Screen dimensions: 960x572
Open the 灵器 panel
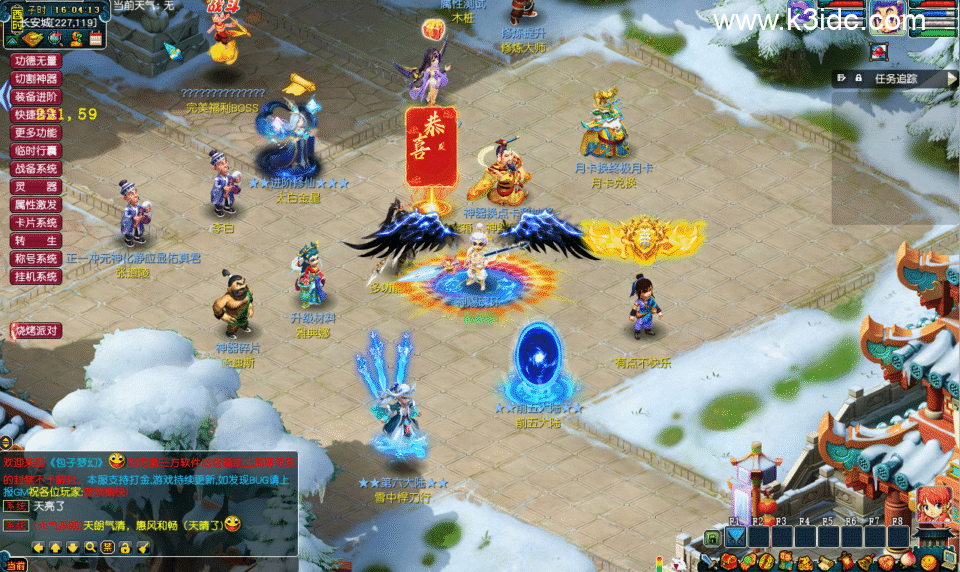coord(36,187)
